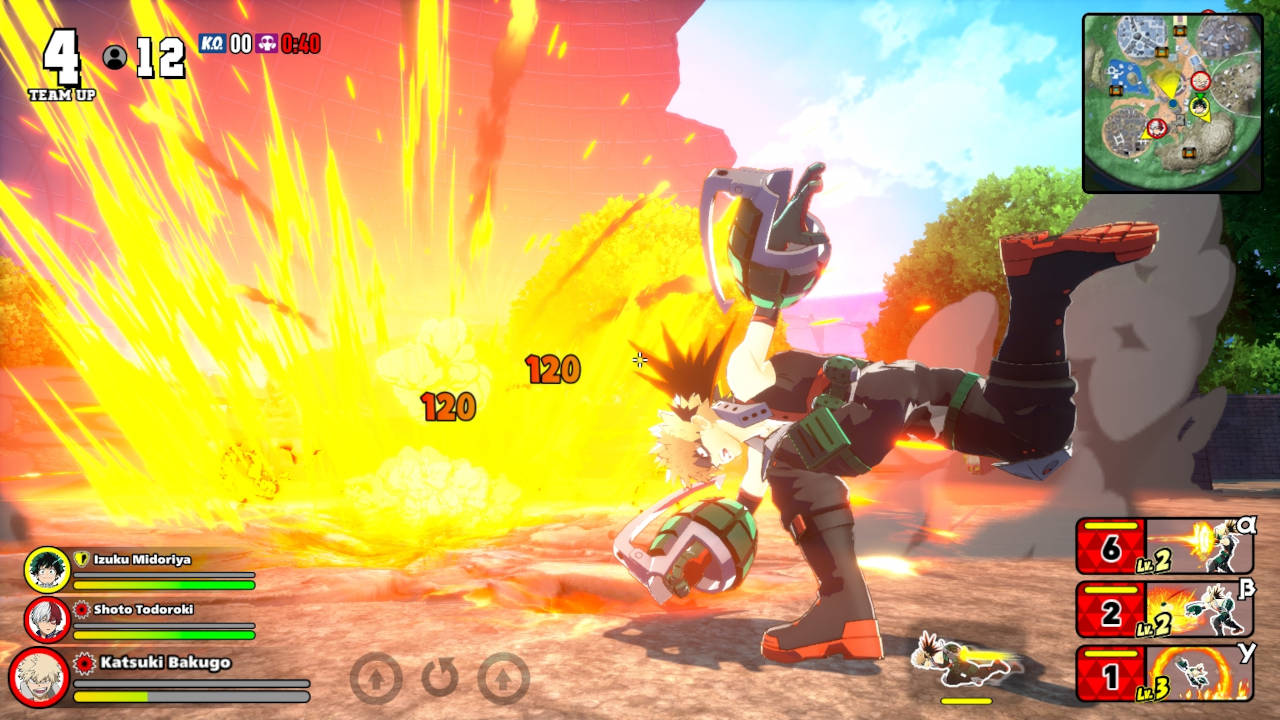
Task: Click Katsuki Bakugo's player portrait
Action: [x=39, y=677]
